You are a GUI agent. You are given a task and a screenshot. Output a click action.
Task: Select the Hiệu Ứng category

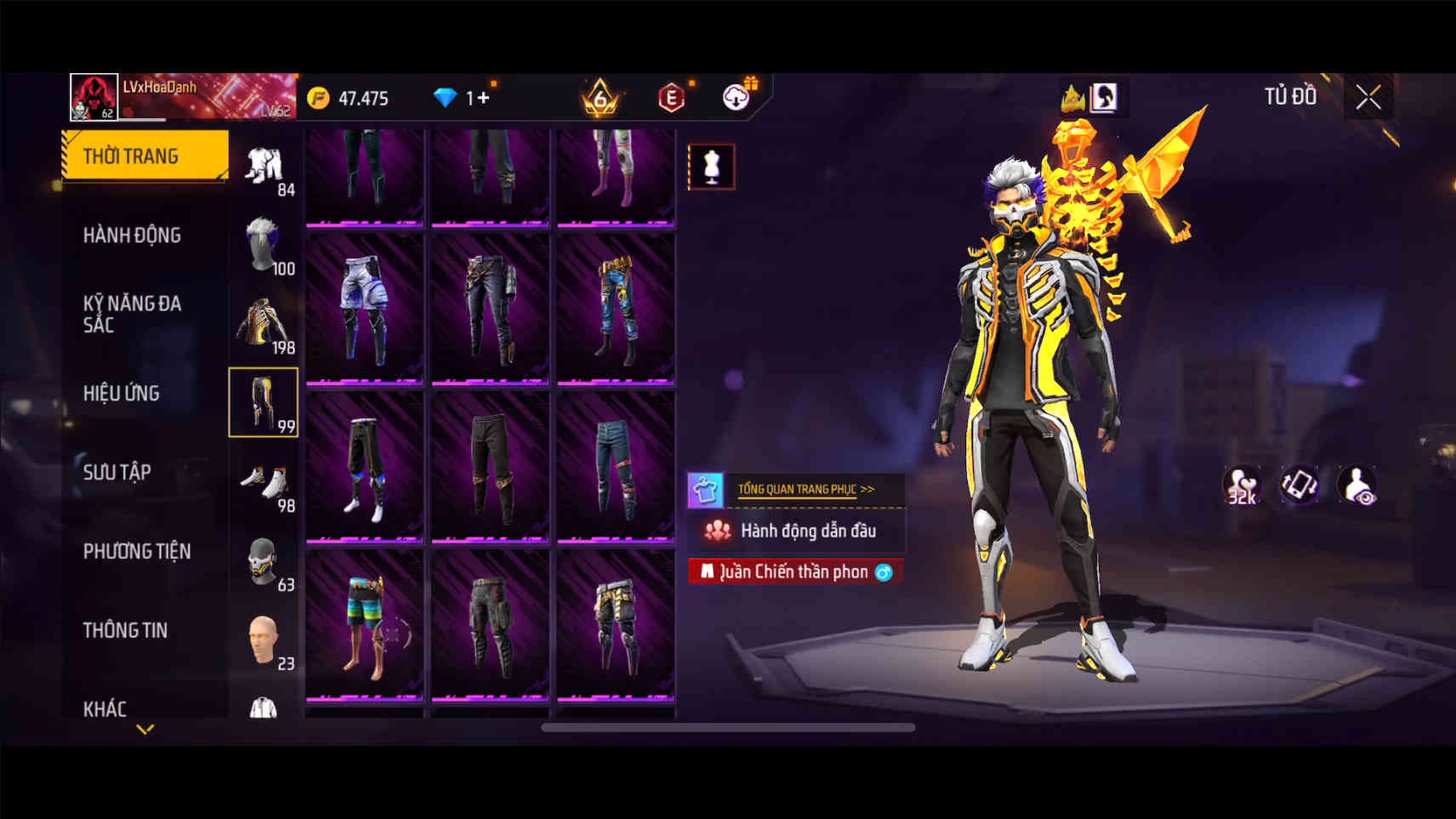[x=122, y=393]
